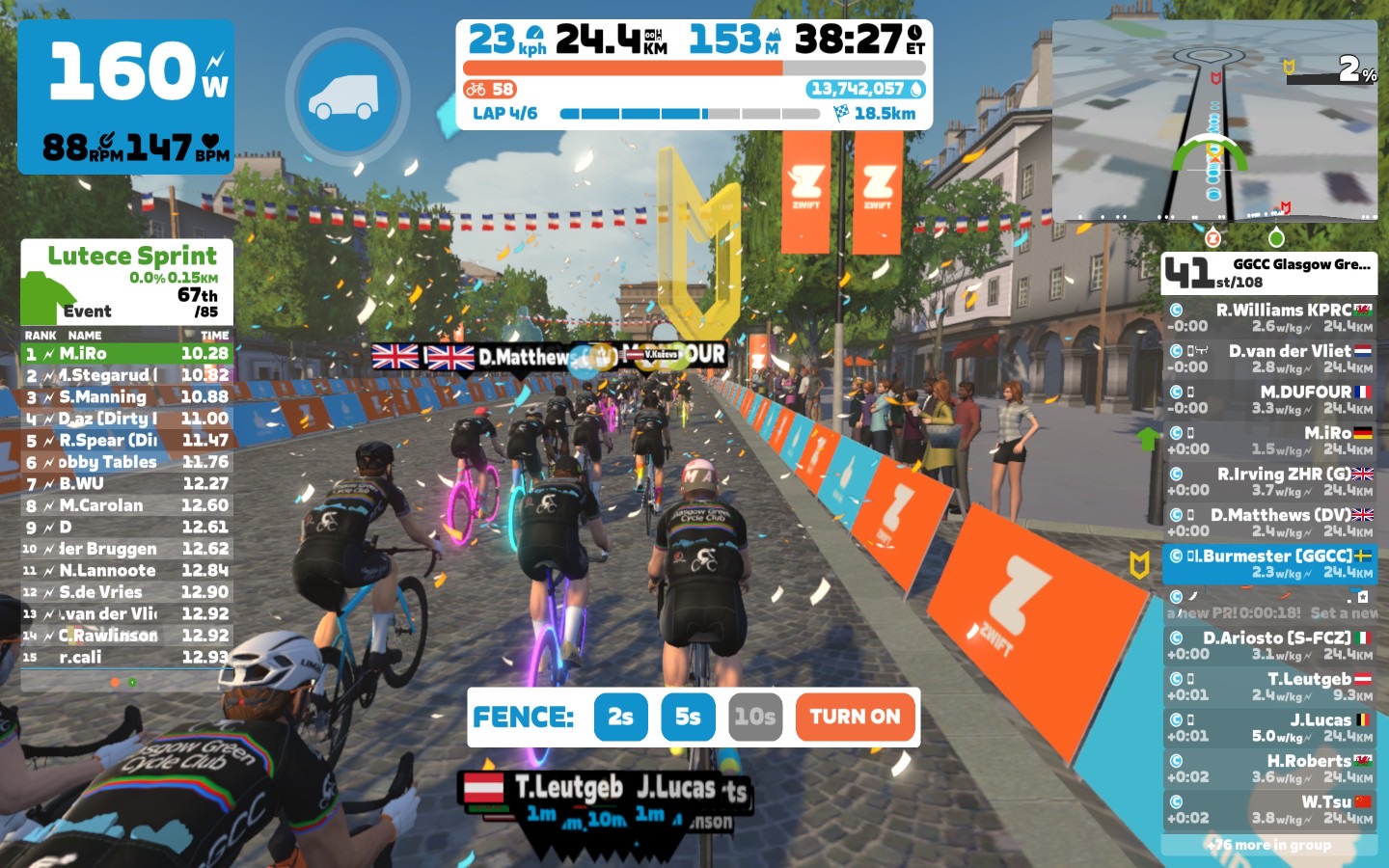
Task: Click R.Irving ZHR (G) rider row
Action: point(1269,481)
